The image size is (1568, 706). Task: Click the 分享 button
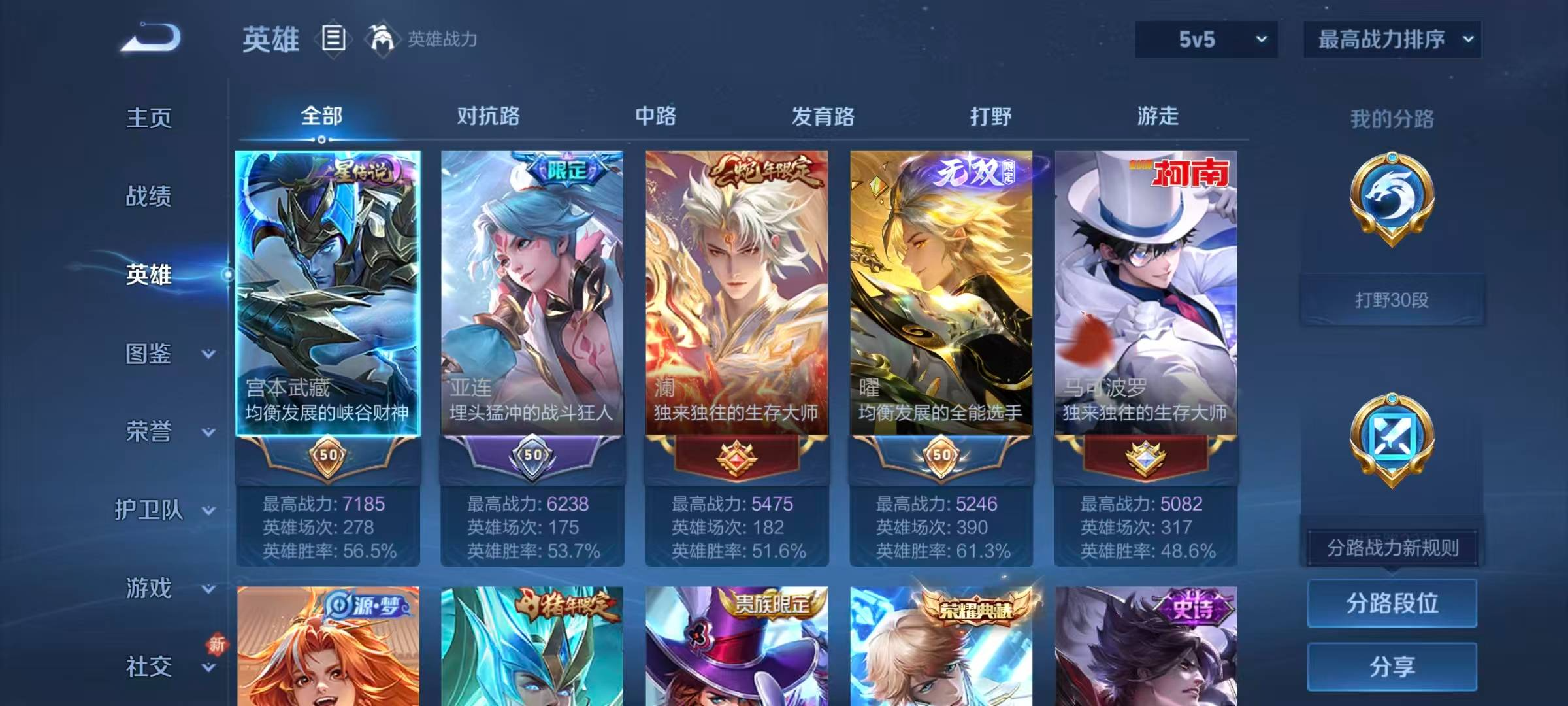pos(1392,667)
